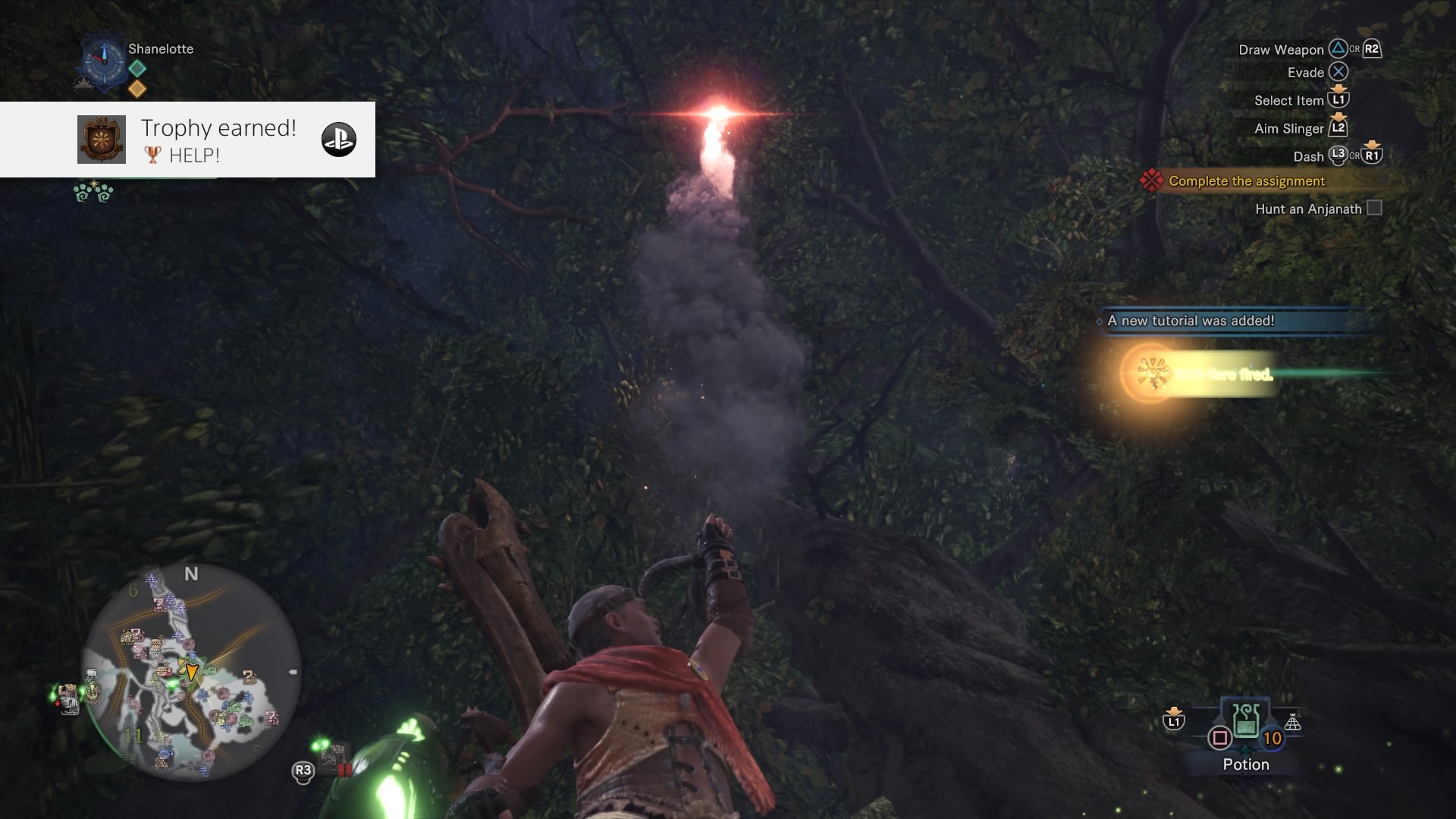Select the Complete the assignment objective

pos(1246,181)
